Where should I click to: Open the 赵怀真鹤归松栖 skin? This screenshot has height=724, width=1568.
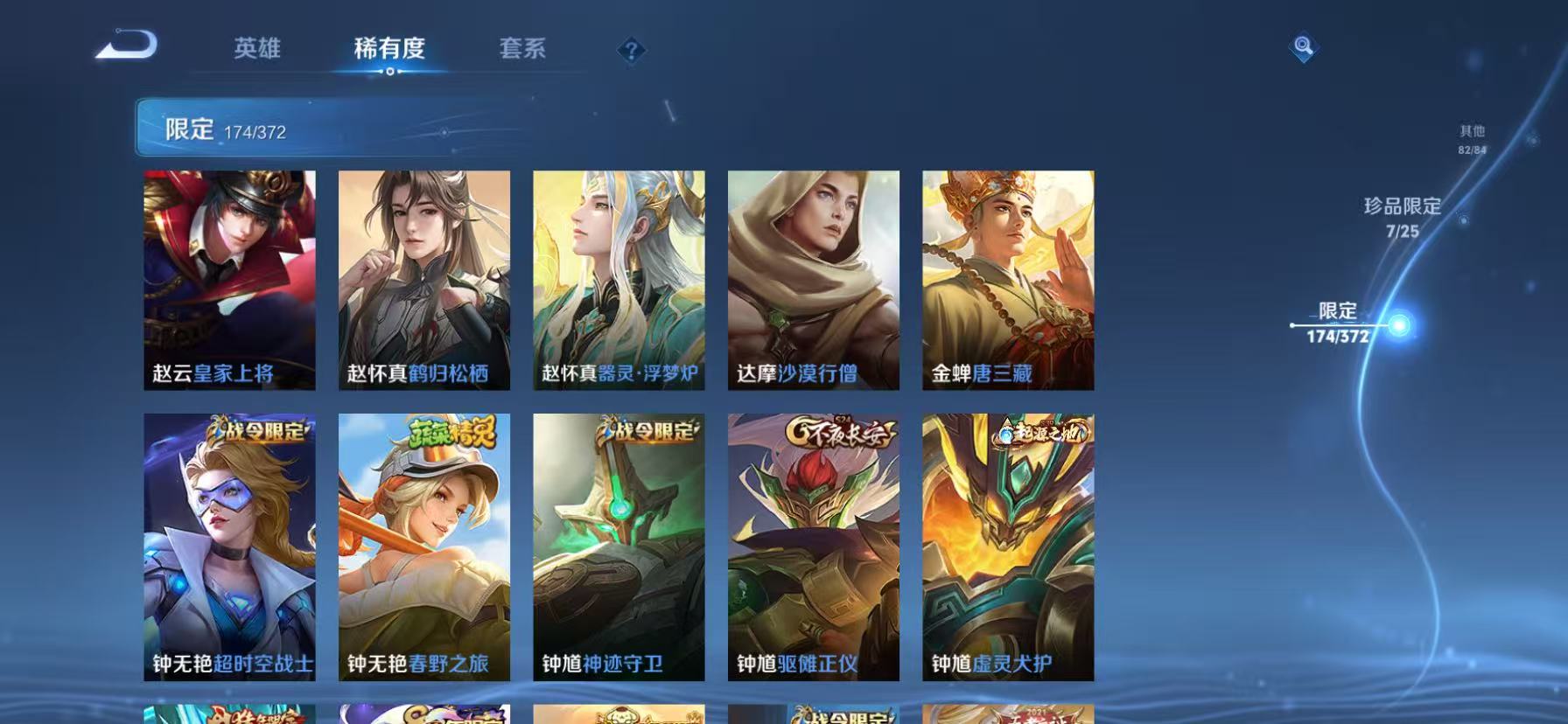tap(424, 278)
